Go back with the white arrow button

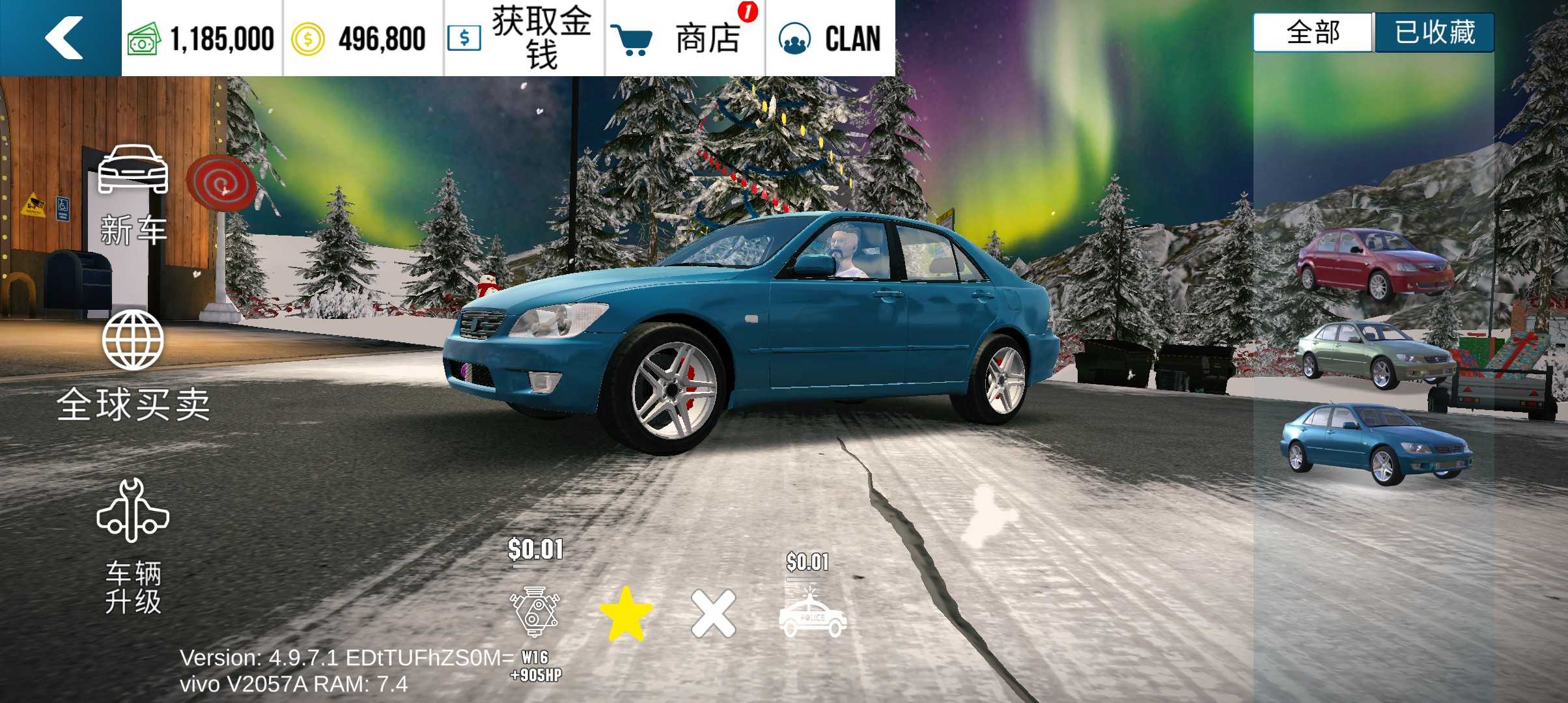[x=63, y=38]
